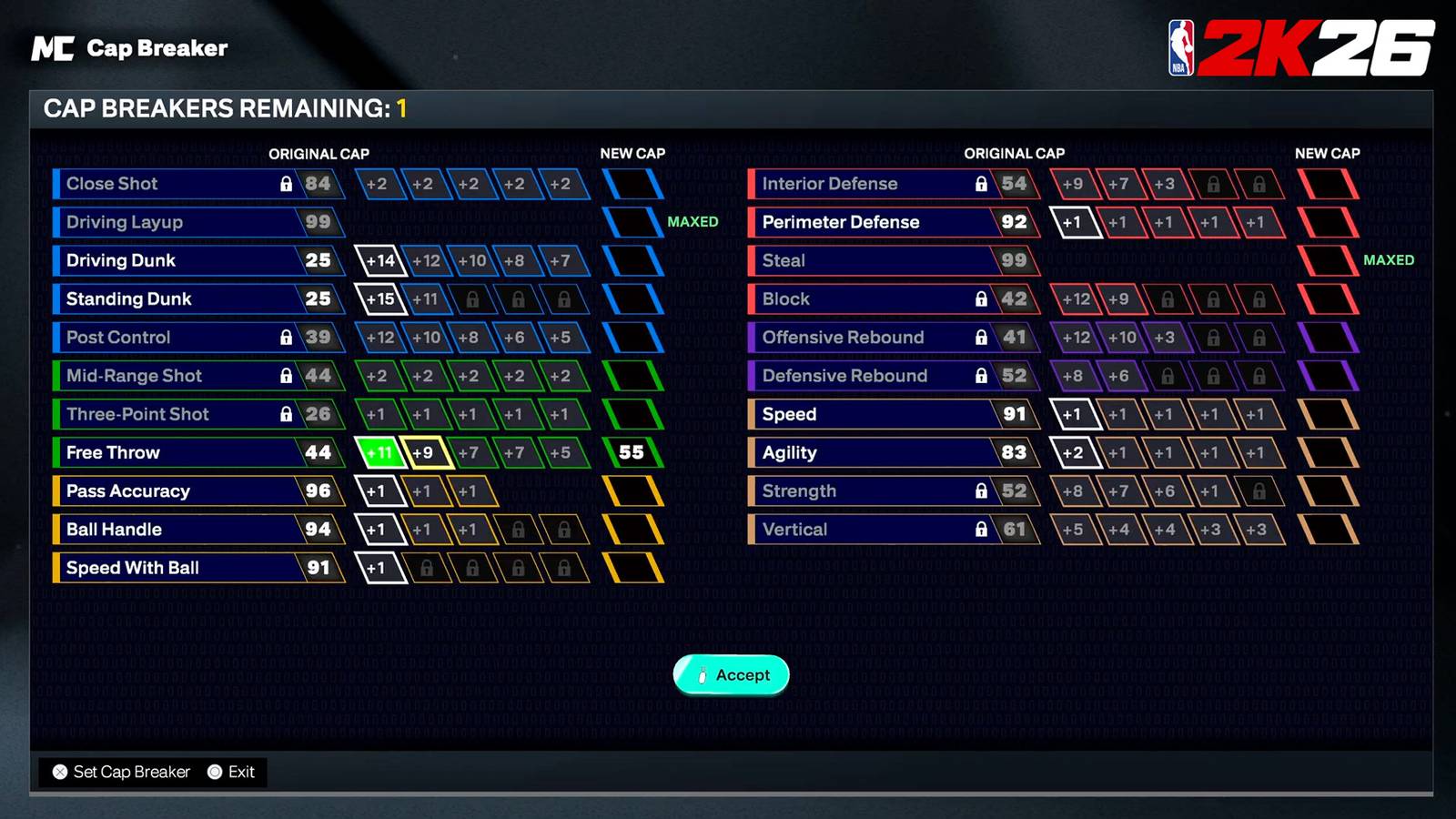1456x819 pixels.
Task: Select the Close Shot attribute row
Action: pos(197,185)
